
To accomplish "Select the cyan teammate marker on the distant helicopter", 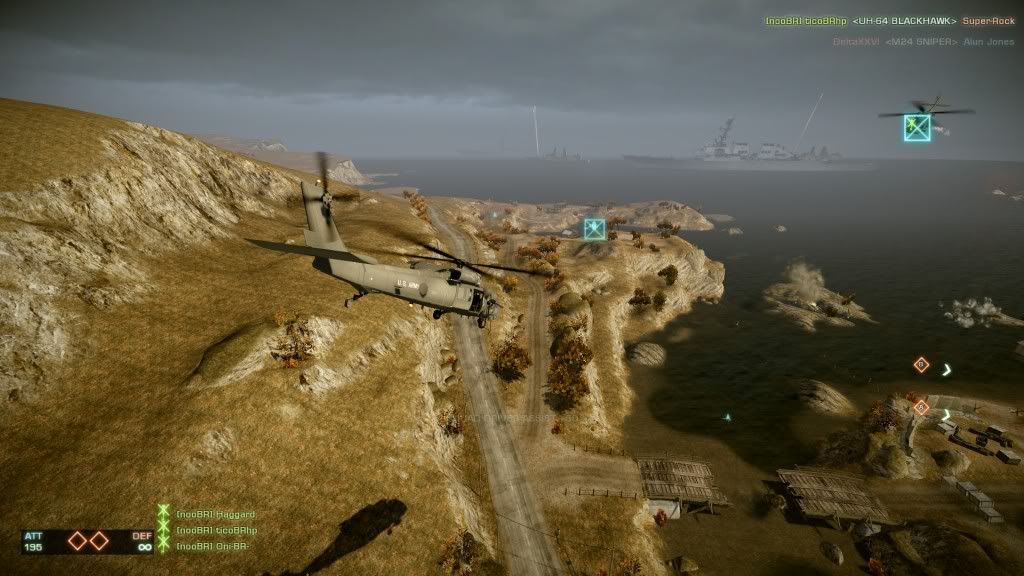I will [x=917, y=127].
